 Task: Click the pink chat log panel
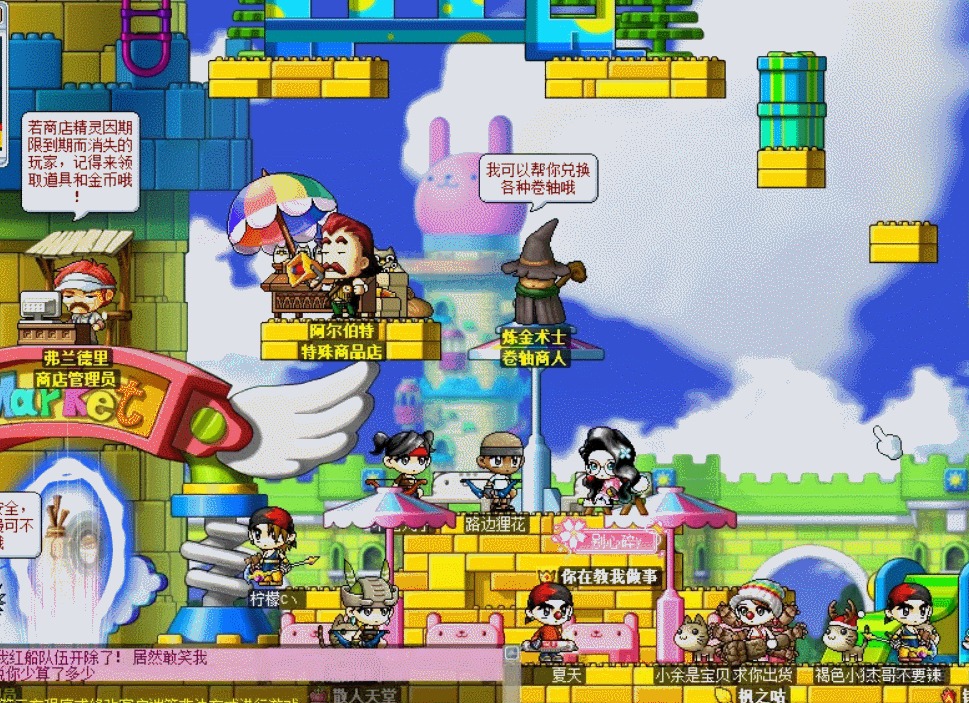[x=250, y=665]
